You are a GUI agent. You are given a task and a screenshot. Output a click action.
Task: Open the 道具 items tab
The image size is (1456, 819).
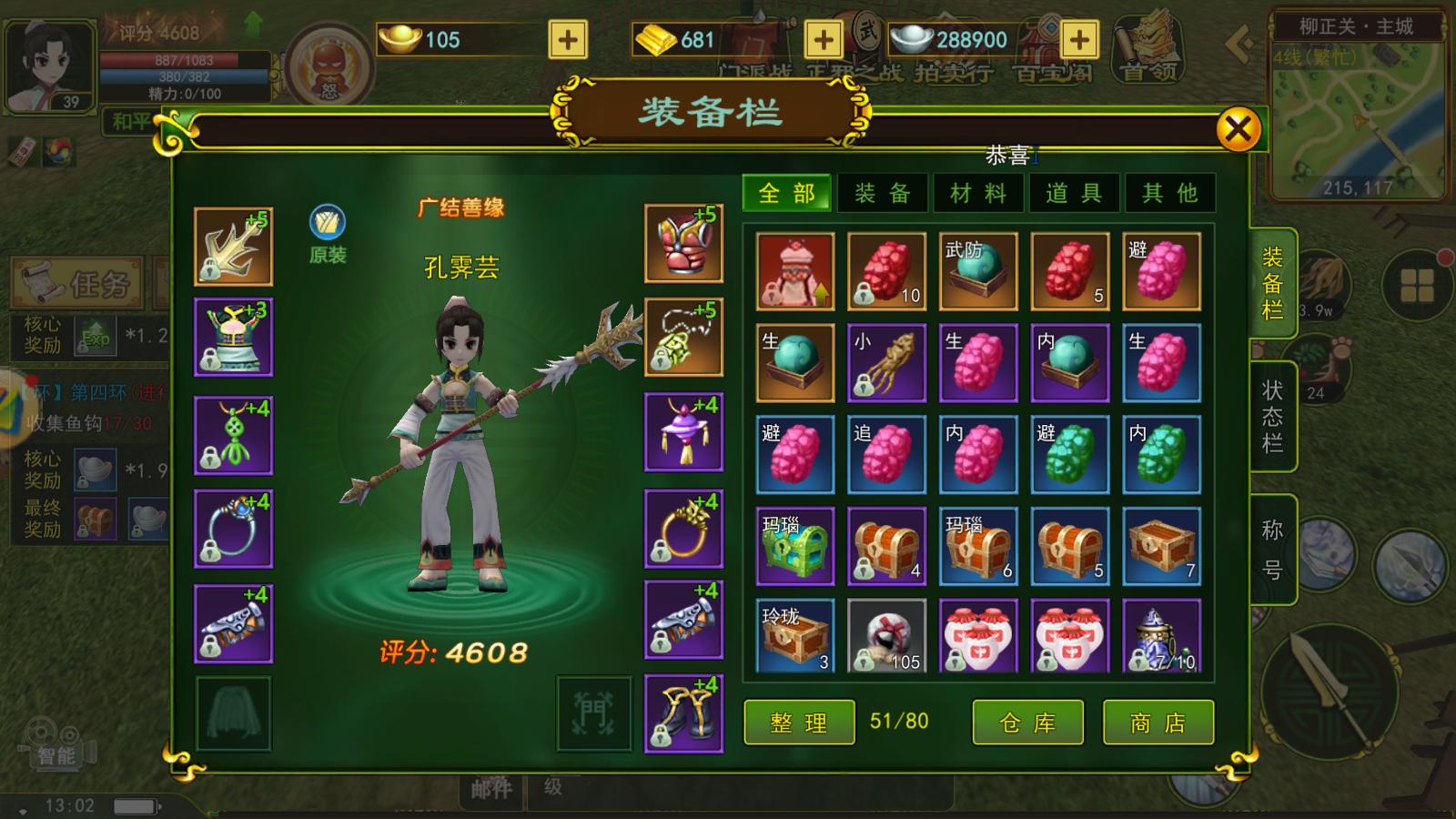[x=1074, y=193]
